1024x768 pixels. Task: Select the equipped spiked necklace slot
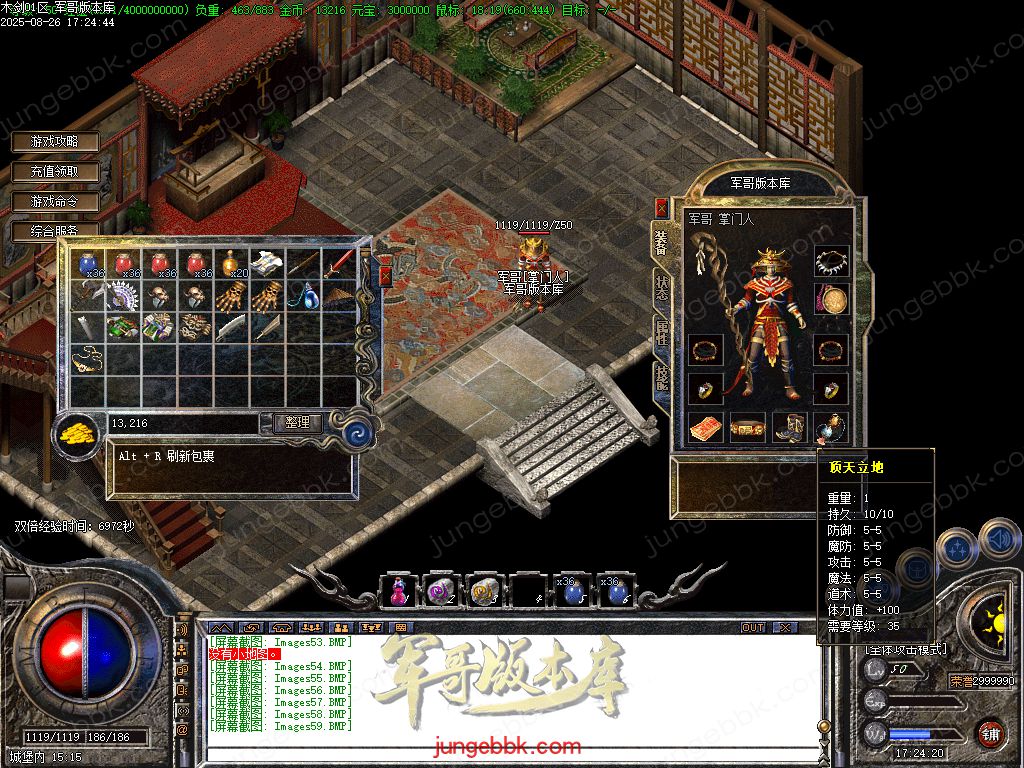831,262
